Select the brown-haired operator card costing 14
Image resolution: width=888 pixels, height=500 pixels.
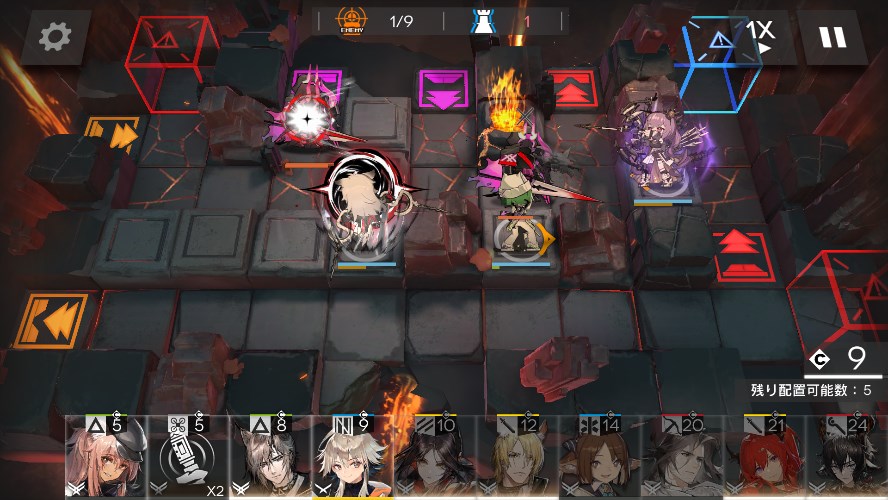pyautogui.click(x=597, y=458)
